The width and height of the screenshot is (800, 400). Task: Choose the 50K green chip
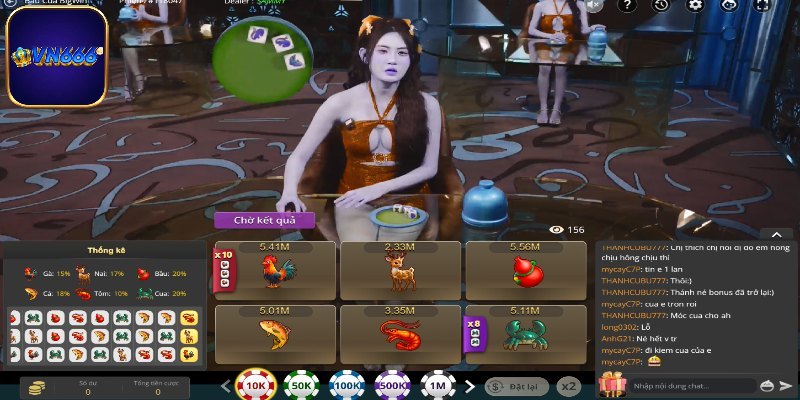[x=301, y=386]
